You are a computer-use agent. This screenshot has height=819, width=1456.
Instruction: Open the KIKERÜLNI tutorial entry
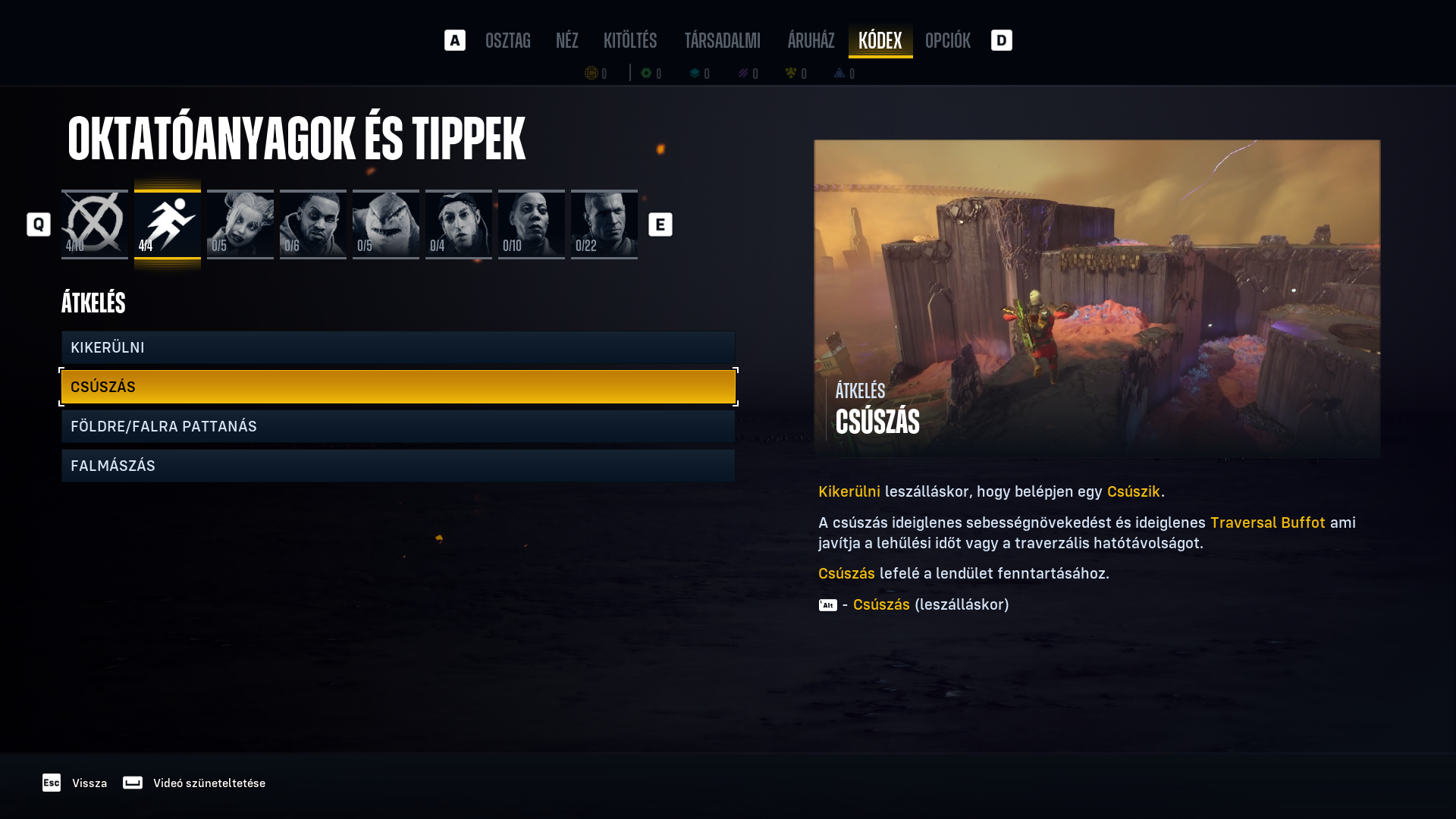point(398,347)
